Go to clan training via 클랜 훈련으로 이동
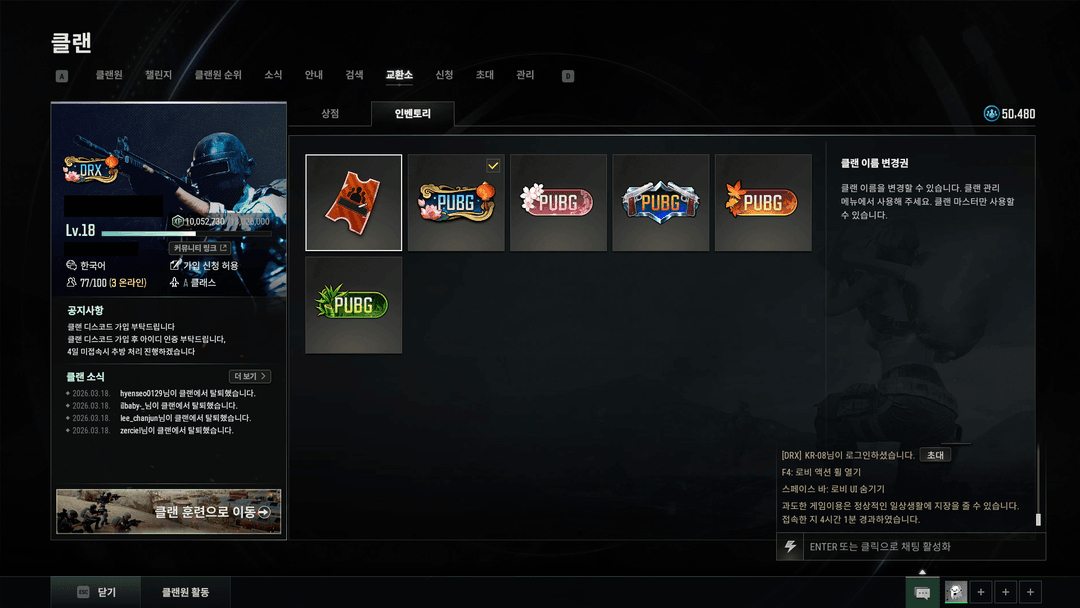The height and width of the screenshot is (608, 1080). 169,512
